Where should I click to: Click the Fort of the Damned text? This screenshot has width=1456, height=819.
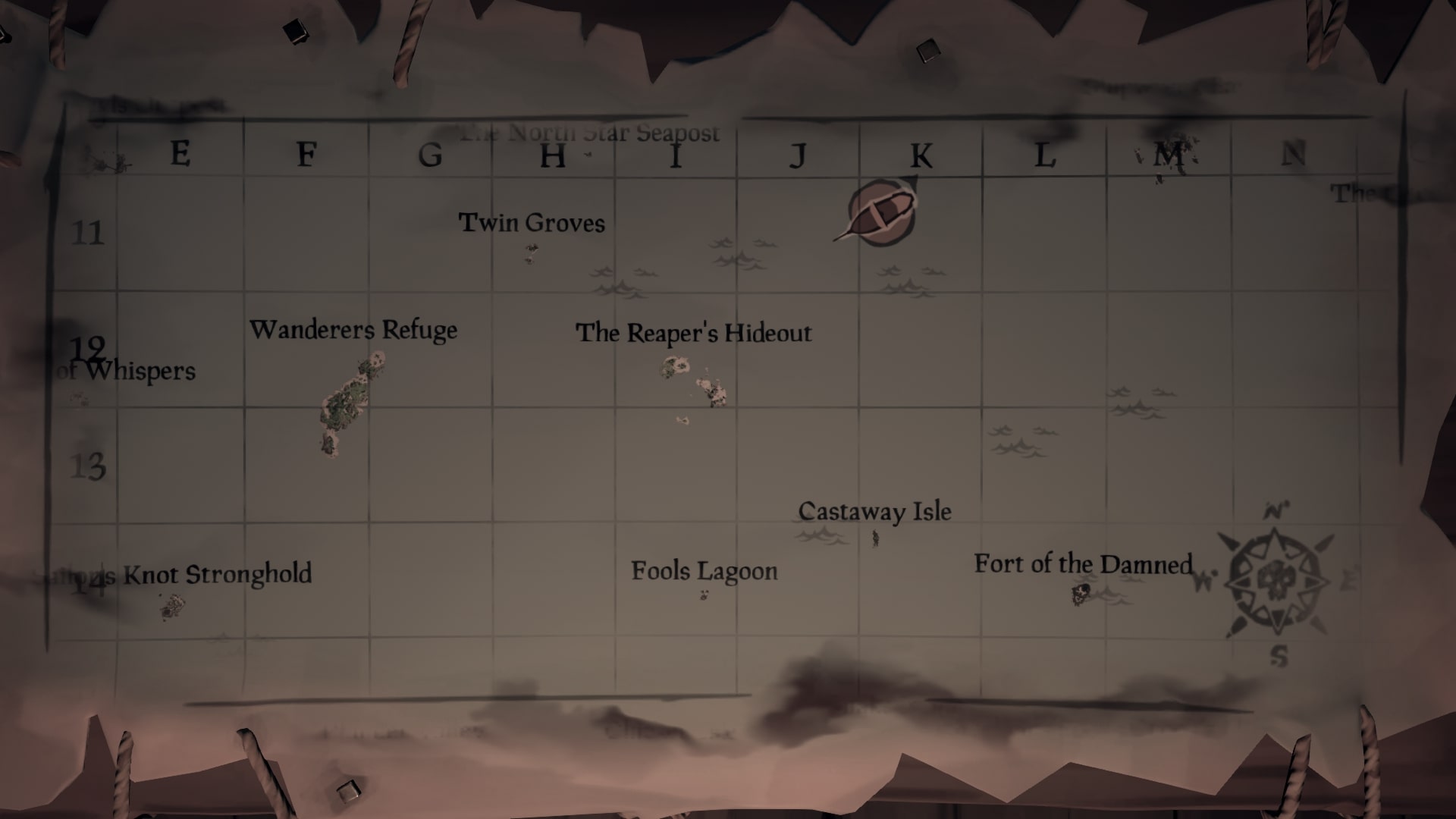(x=1083, y=564)
